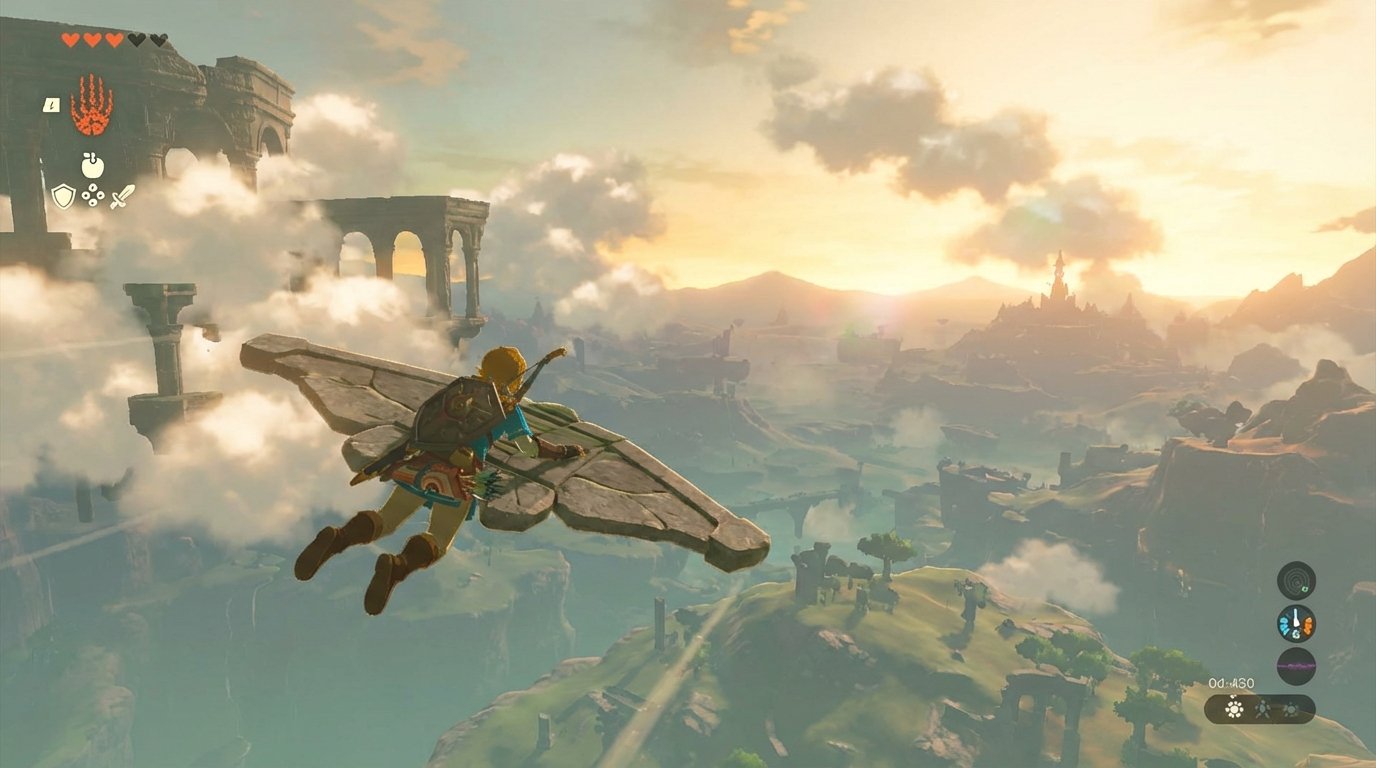Toggle the rightmost dark heart container

click(158, 40)
